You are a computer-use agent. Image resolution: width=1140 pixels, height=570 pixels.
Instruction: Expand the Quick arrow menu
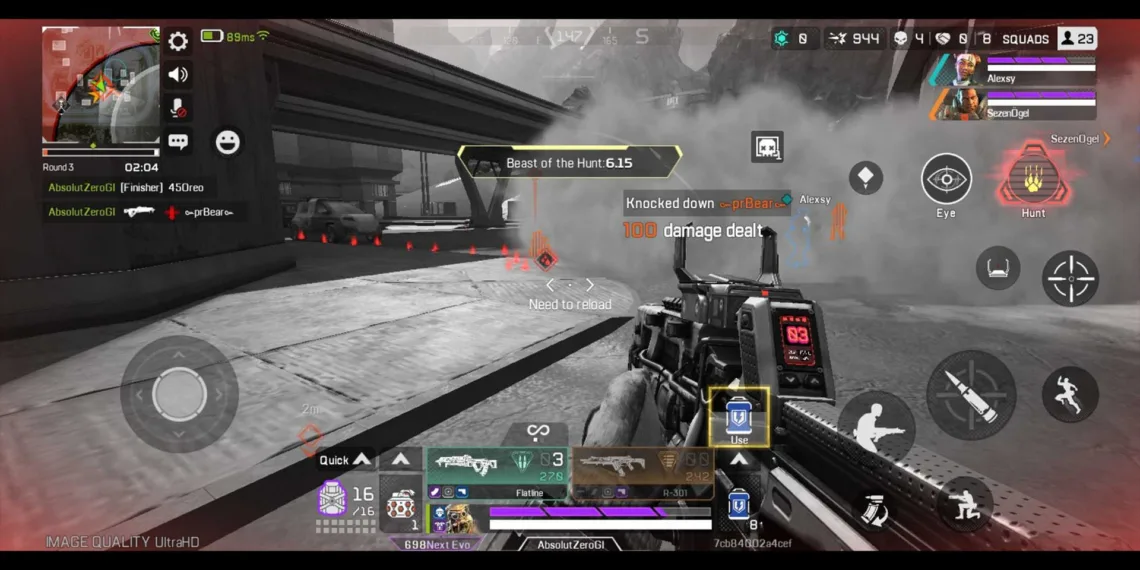(344, 460)
